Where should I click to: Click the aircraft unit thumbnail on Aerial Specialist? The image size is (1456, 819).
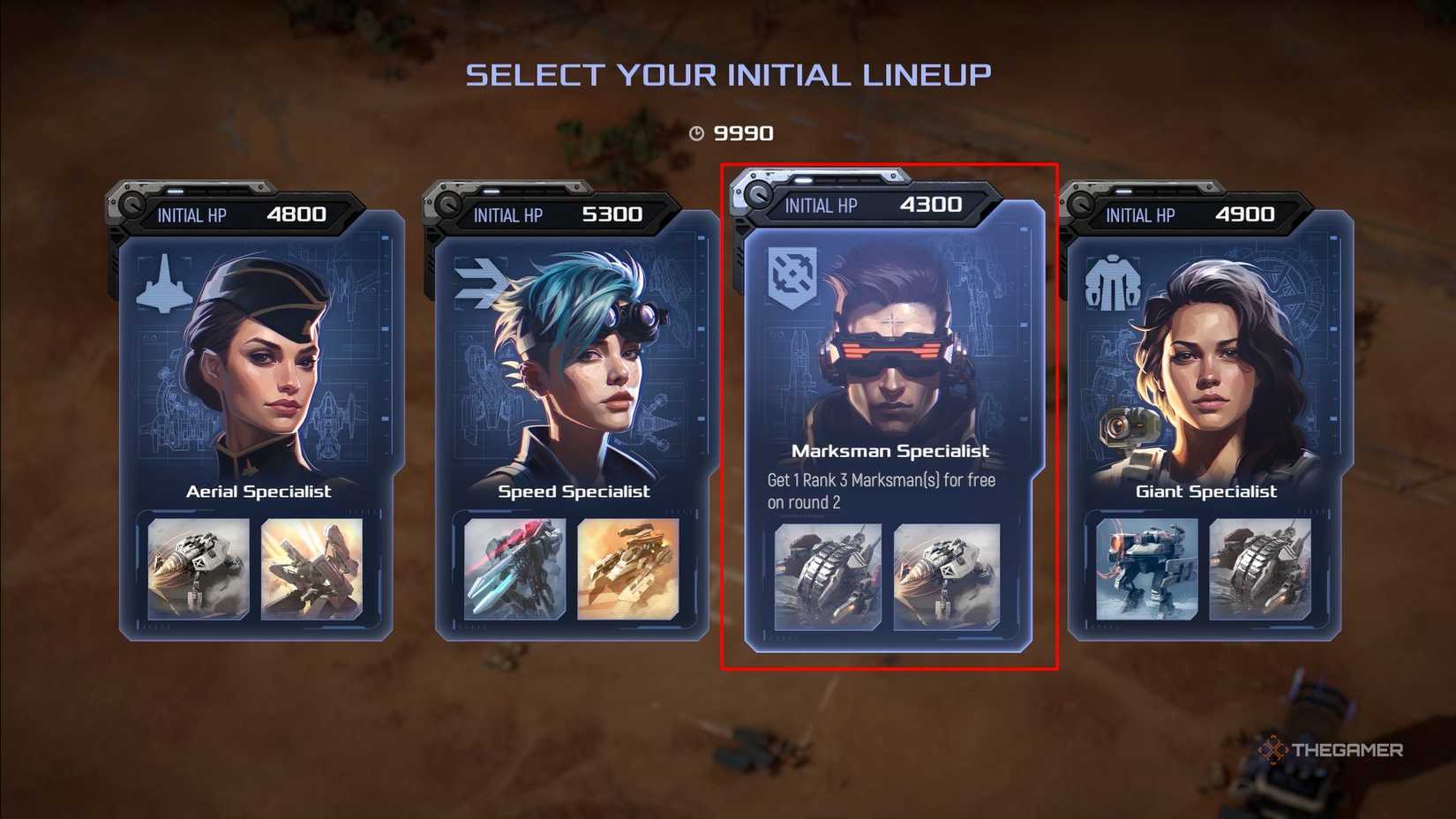pyautogui.click(x=311, y=568)
